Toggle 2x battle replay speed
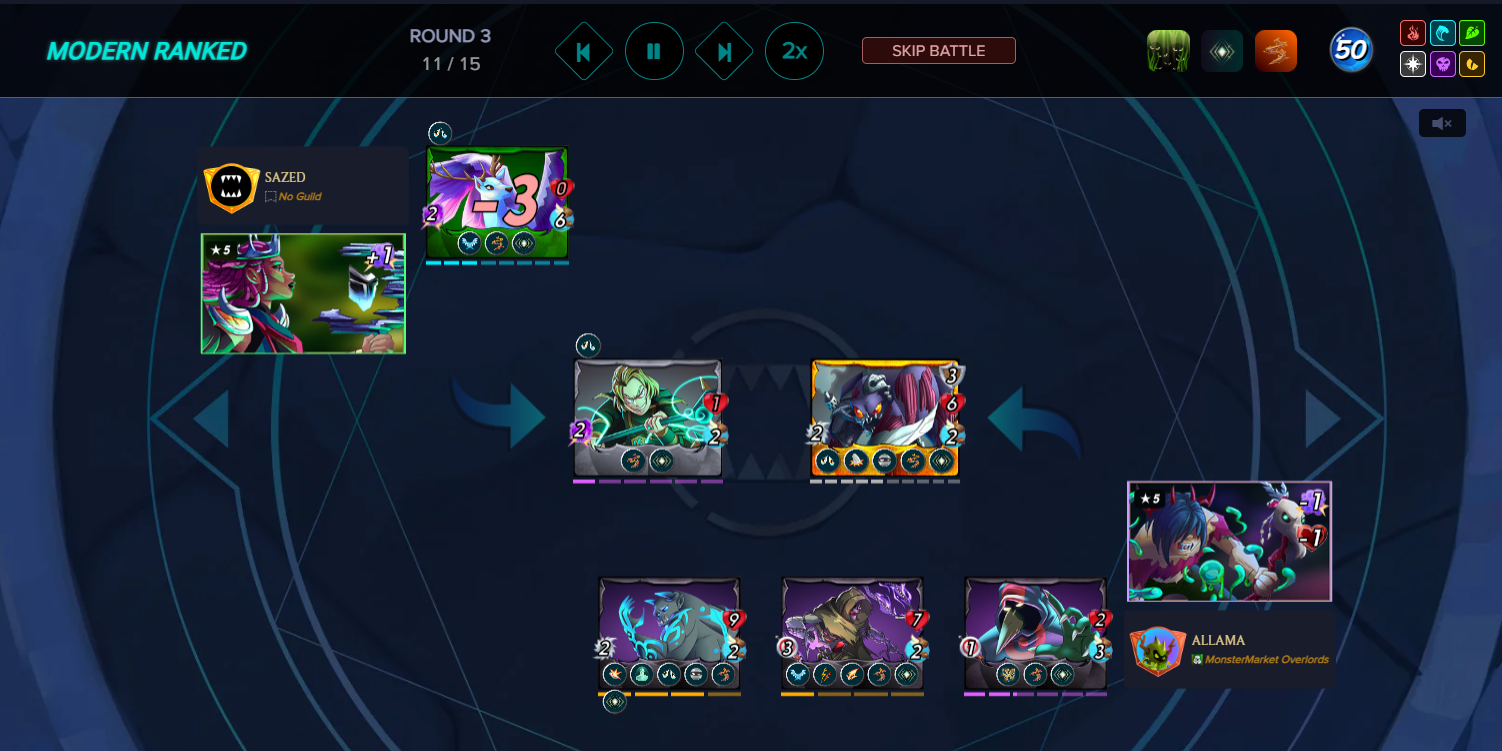 pyautogui.click(x=794, y=50)
